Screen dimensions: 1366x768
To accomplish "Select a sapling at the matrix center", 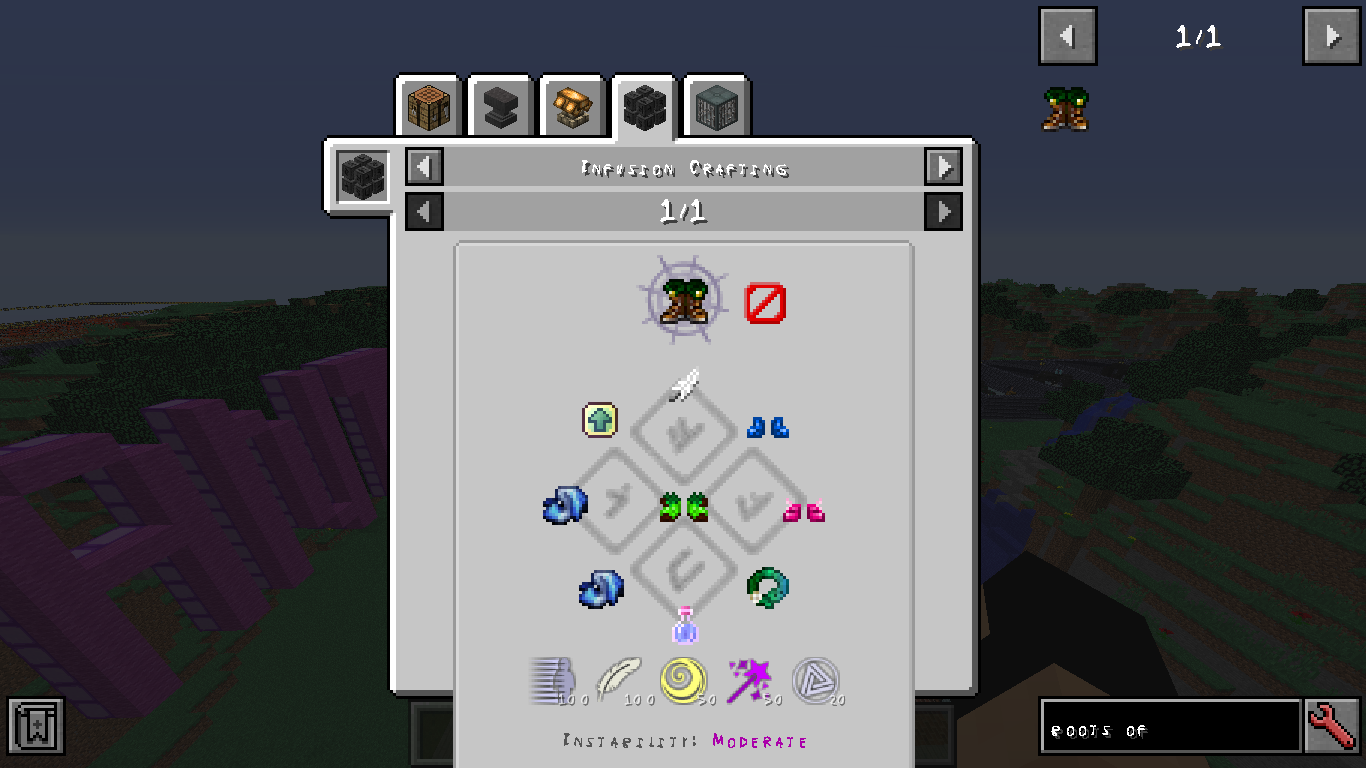I will (x=685, y=506).
